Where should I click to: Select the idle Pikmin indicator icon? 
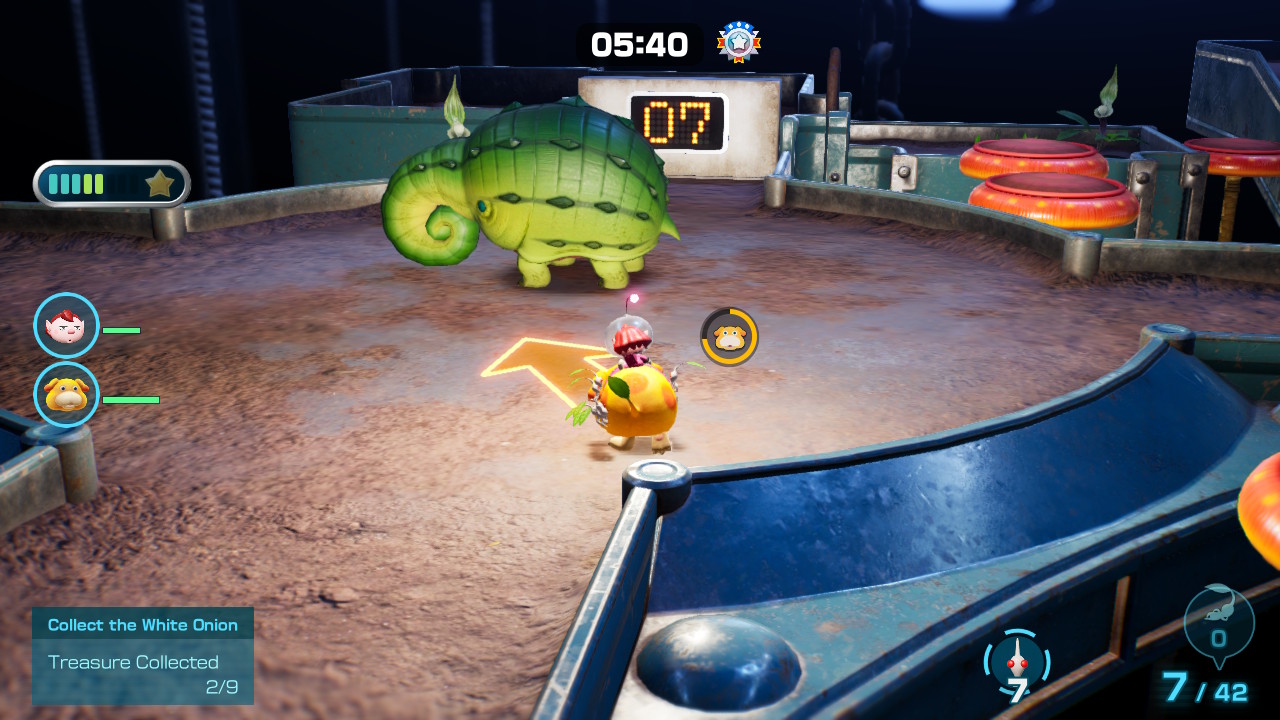tap(1218, 622)
